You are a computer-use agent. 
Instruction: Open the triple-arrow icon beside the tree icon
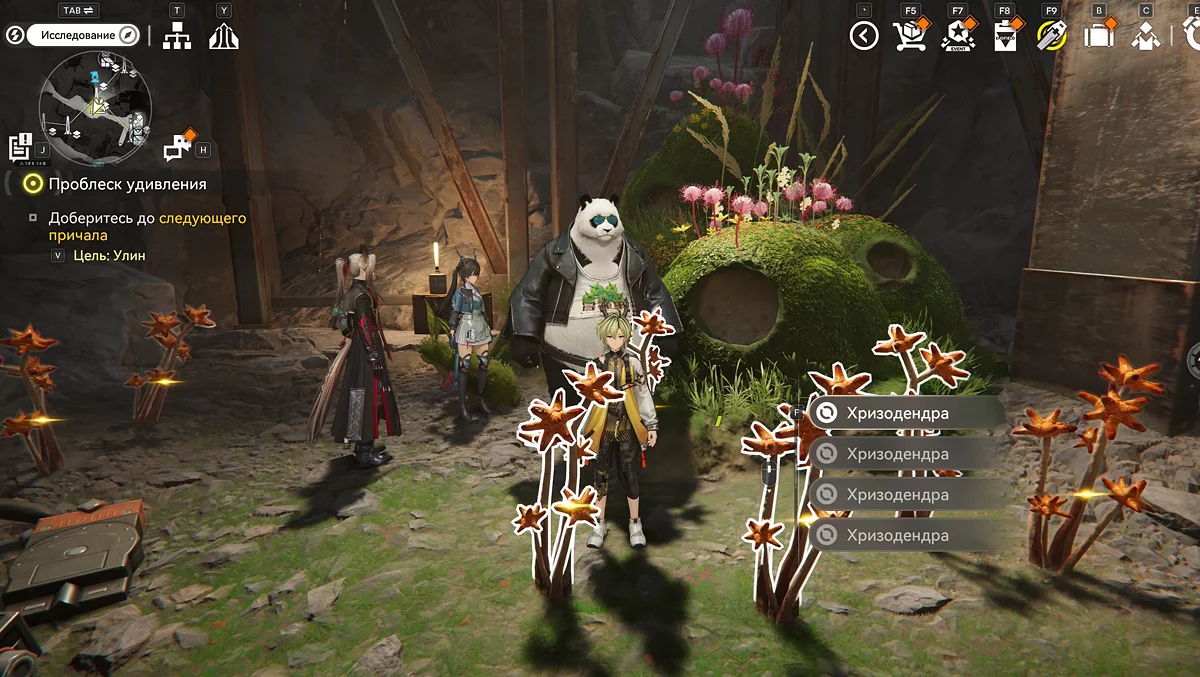click(223, 36)
